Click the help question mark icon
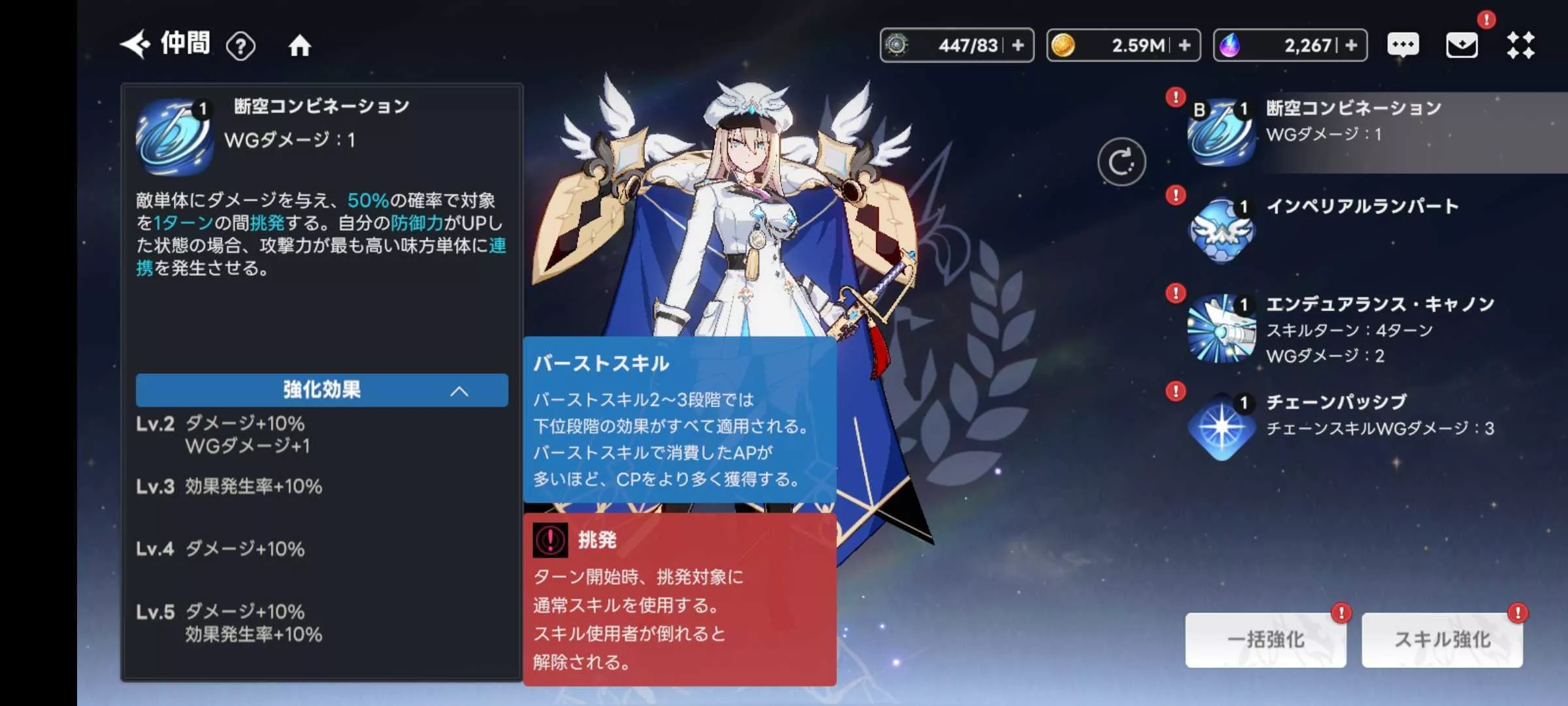Image resolution: width=1568 pixels, height=706 pixels. tap(242, 44)
